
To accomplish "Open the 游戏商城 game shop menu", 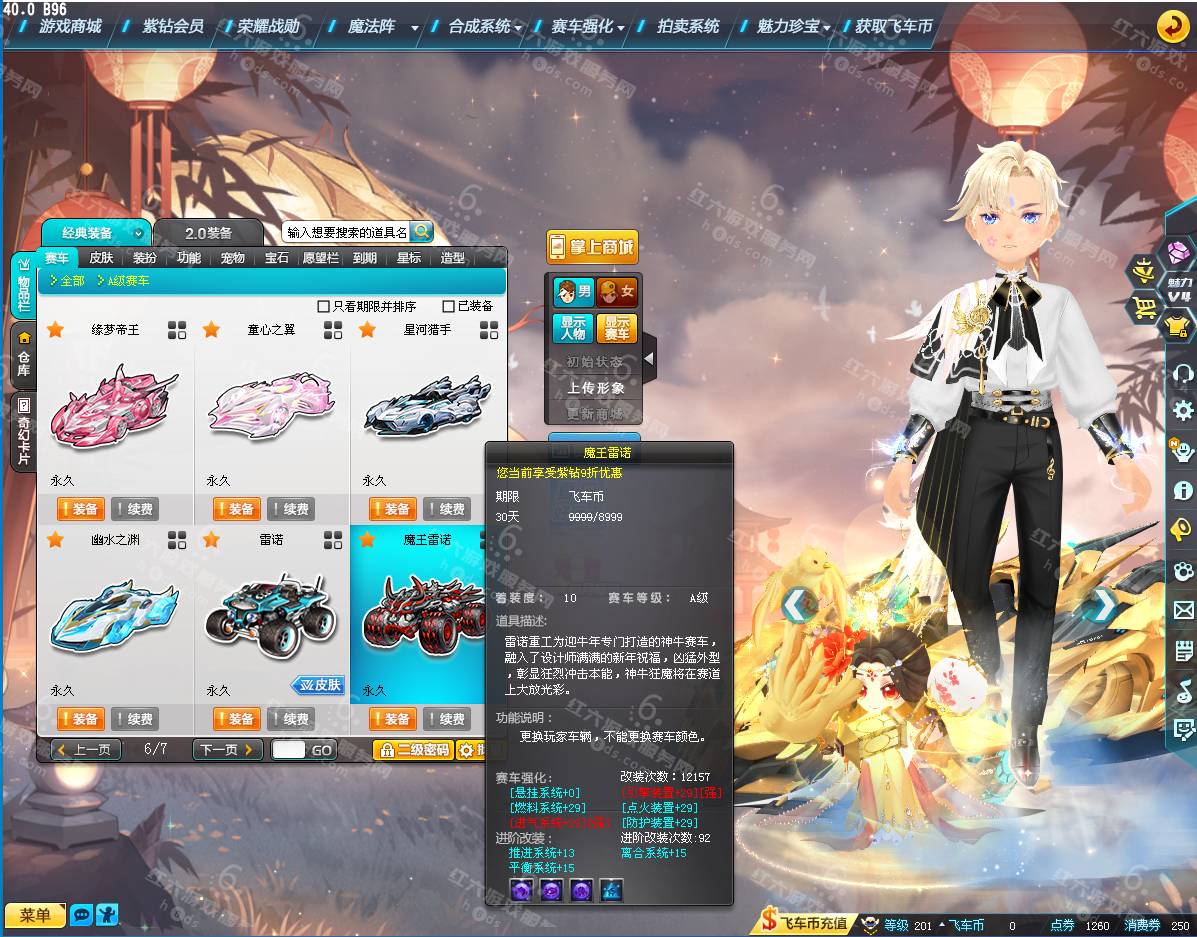I will pyautogui.click(x=70, y=26).
